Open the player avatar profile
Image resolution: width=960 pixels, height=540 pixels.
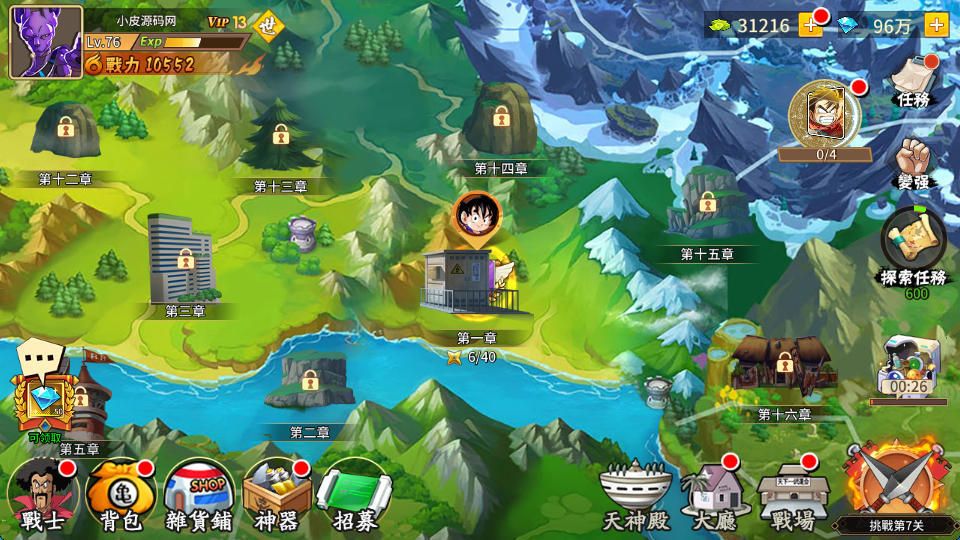tap(46, 41)
